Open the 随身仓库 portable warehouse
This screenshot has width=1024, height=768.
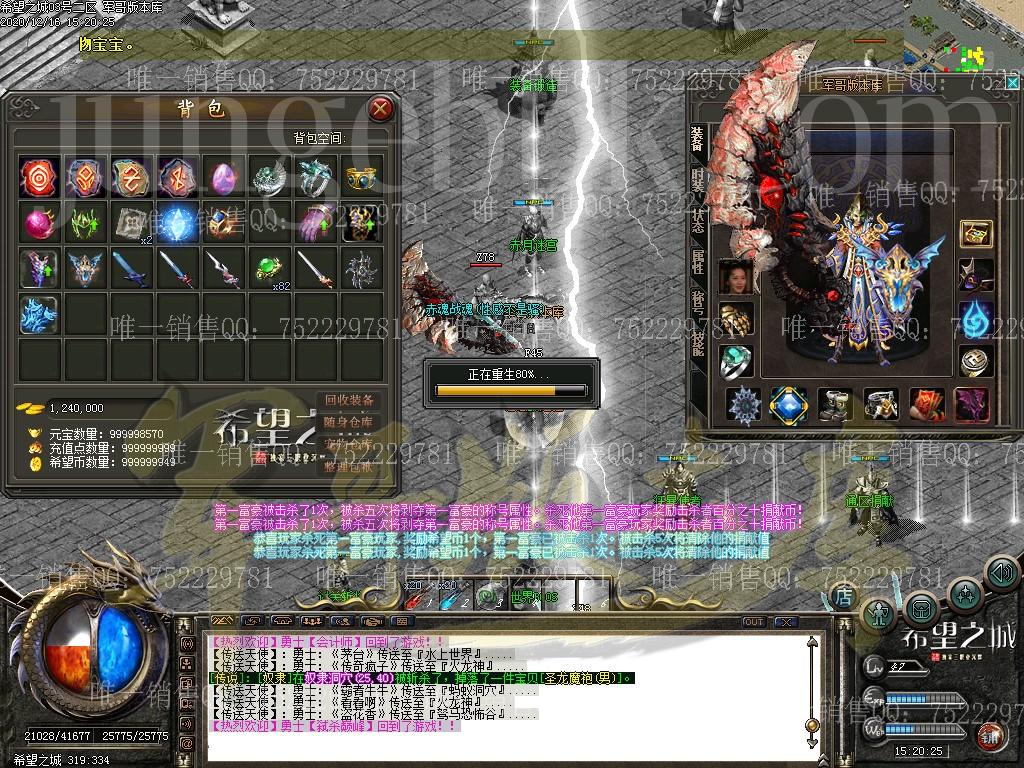coord(349,422)
